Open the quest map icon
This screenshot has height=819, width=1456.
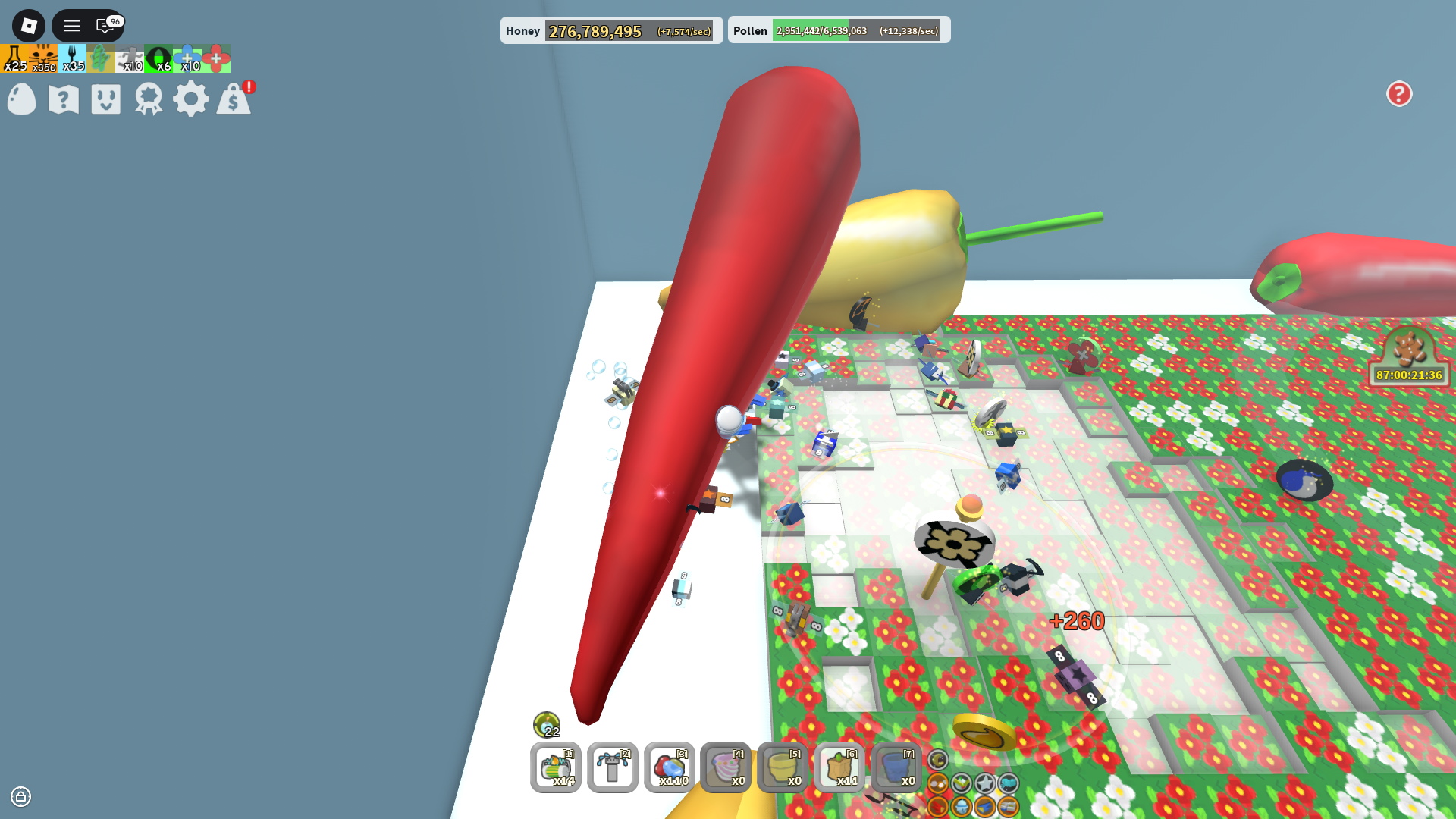(63, 99)
